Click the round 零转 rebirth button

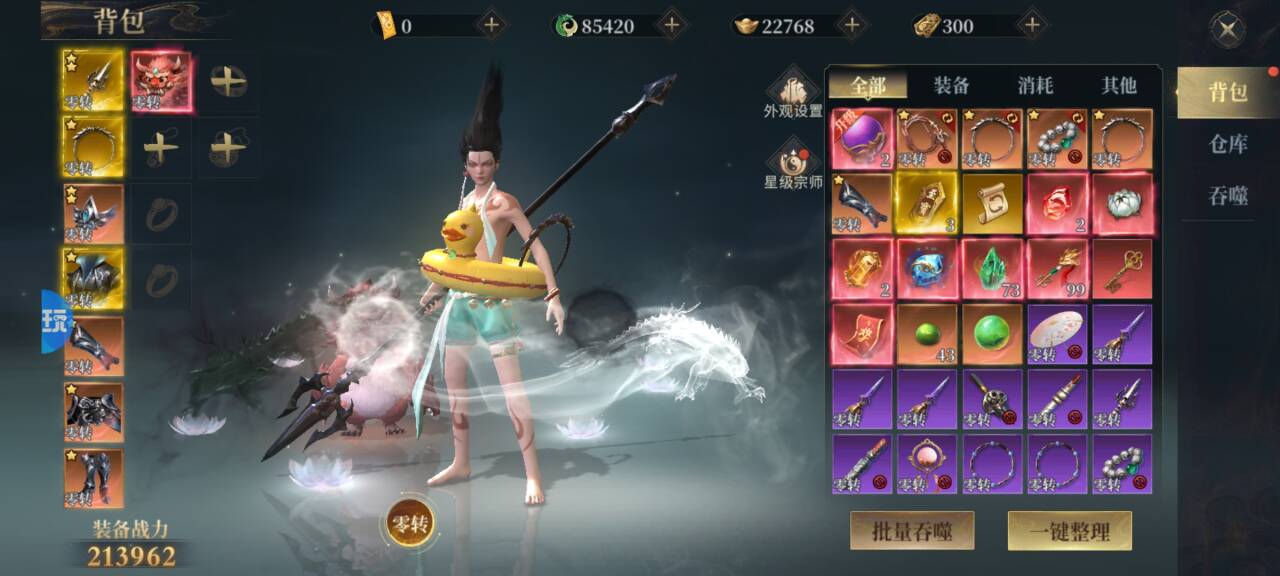click(x=410, y=524)
